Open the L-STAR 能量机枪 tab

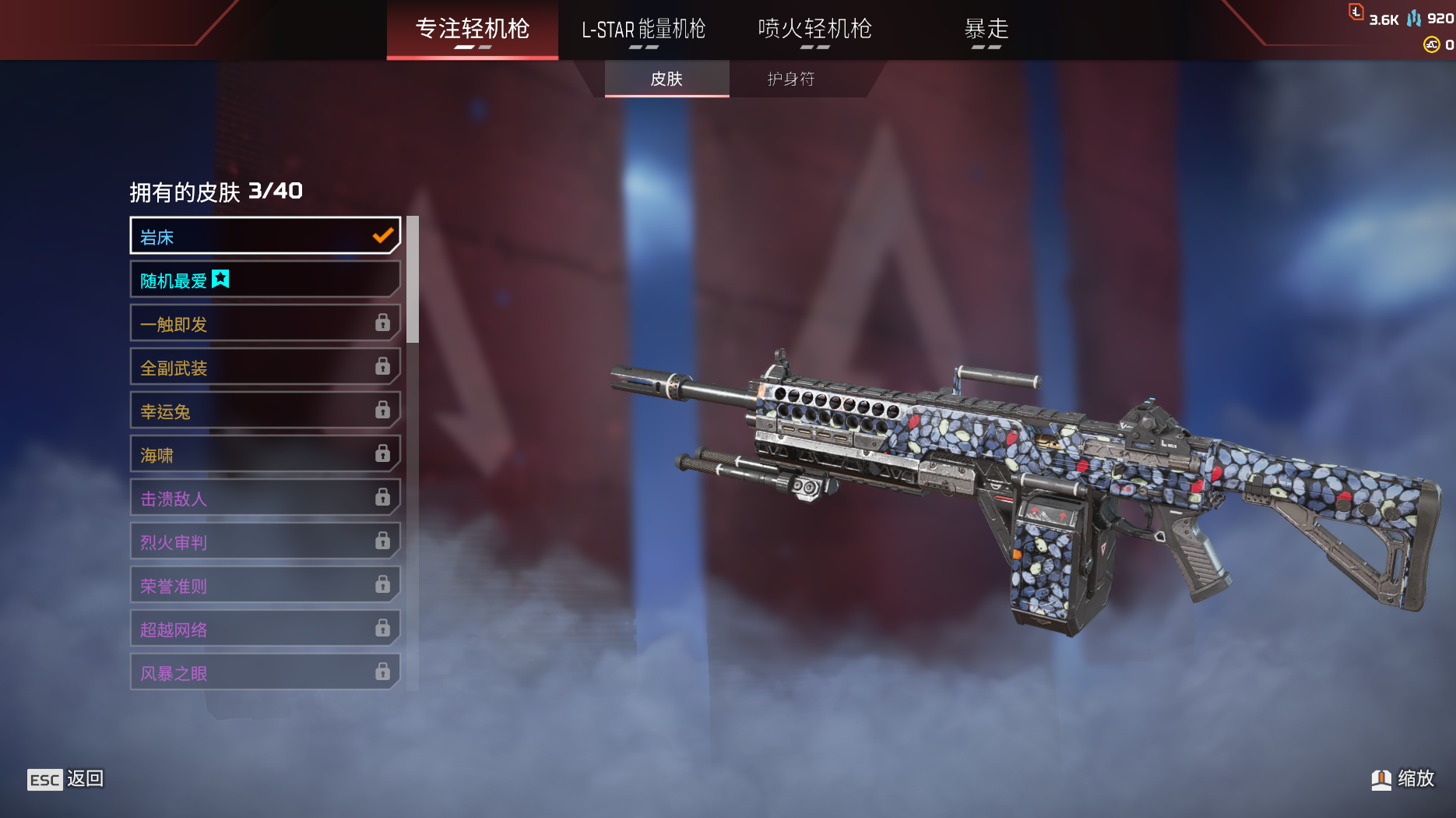(x=643, y=30)
